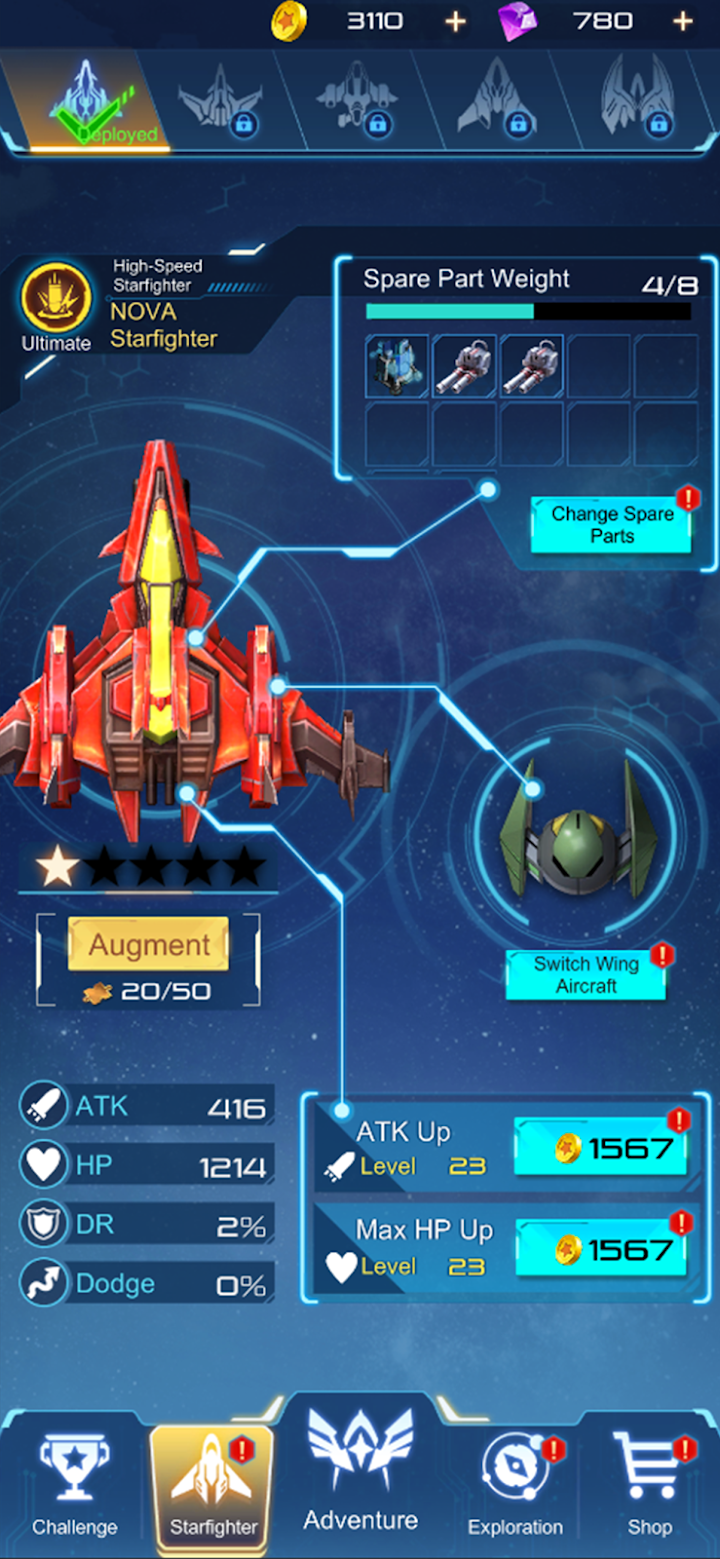This screenshot has width=720, height=1559.
Task: Go to the Exploration tab
Action: (x=515, y=1485)
